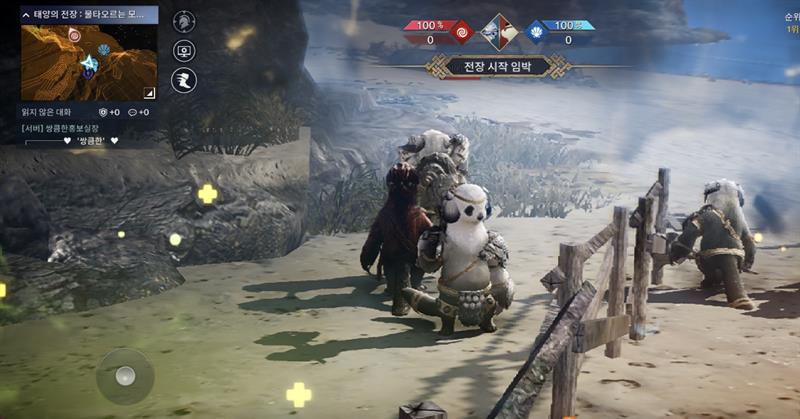This screenshot has width=800, height=419.
Task: Collapse the battlefield name header above the minimap
Action: (x=27, y=15)
